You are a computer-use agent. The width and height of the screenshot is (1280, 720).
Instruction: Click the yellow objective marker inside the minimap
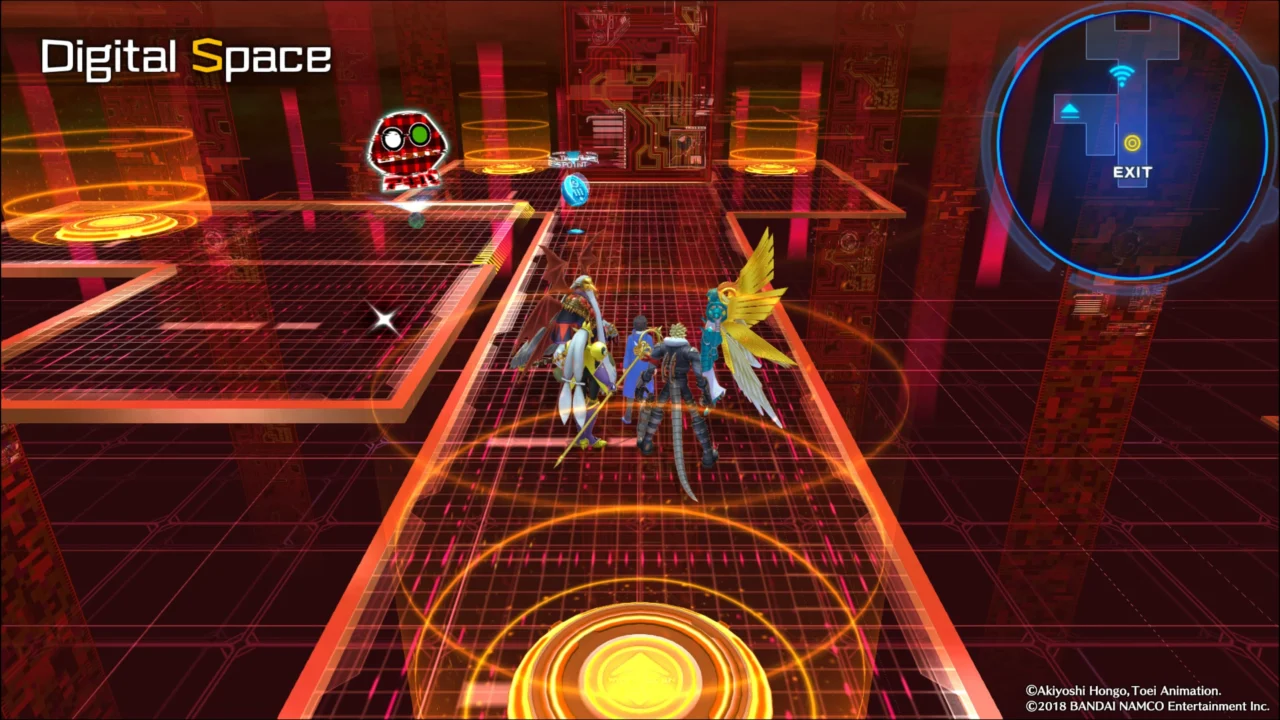click(1132, 143)
